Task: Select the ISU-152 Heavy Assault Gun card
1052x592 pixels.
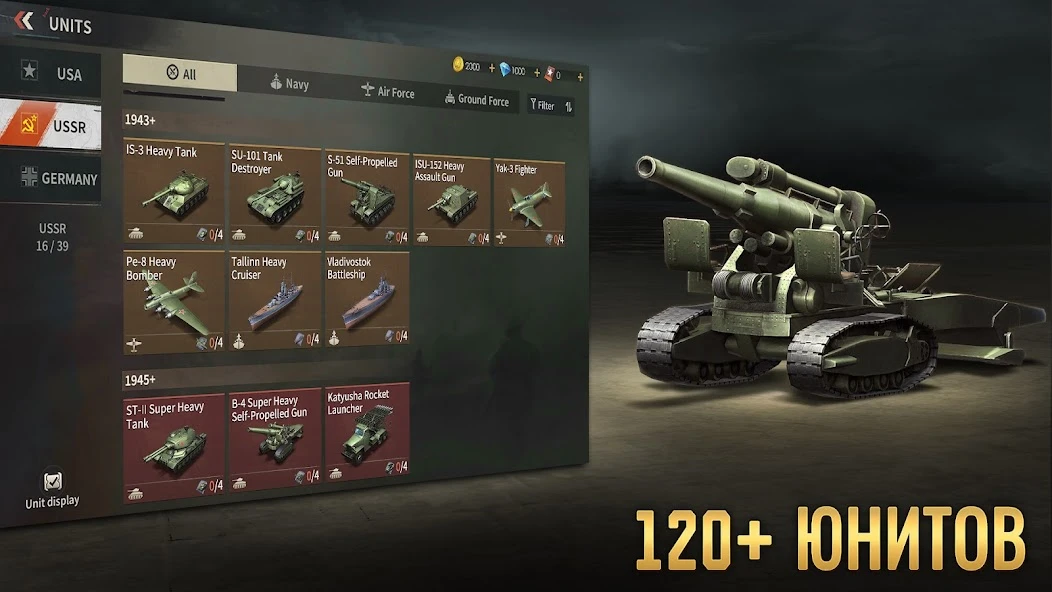Action: pos(452,201)
